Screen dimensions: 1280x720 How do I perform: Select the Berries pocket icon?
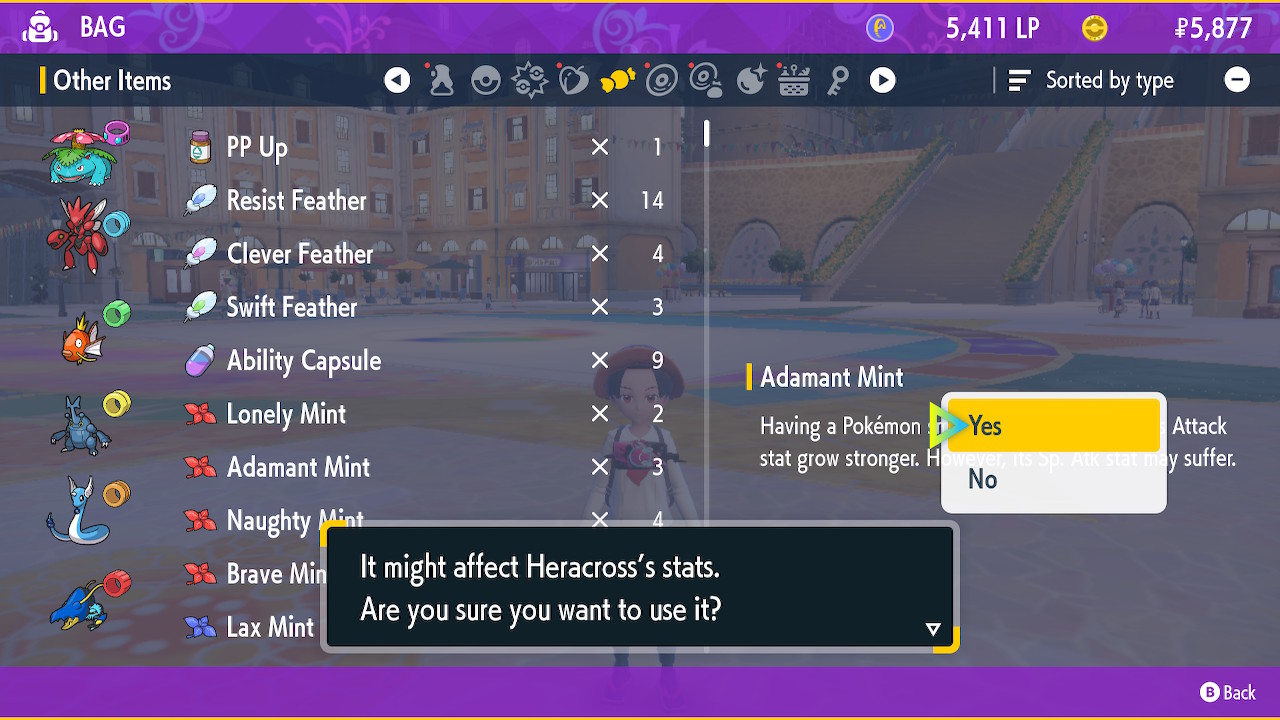coord(573,80)
